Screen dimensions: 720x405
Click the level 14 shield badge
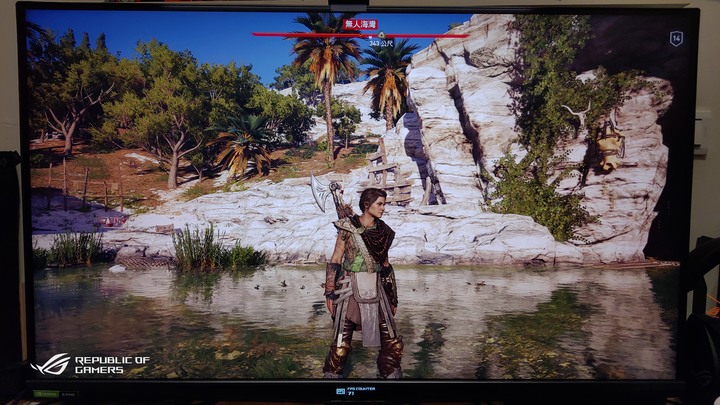tap(676, 39)
